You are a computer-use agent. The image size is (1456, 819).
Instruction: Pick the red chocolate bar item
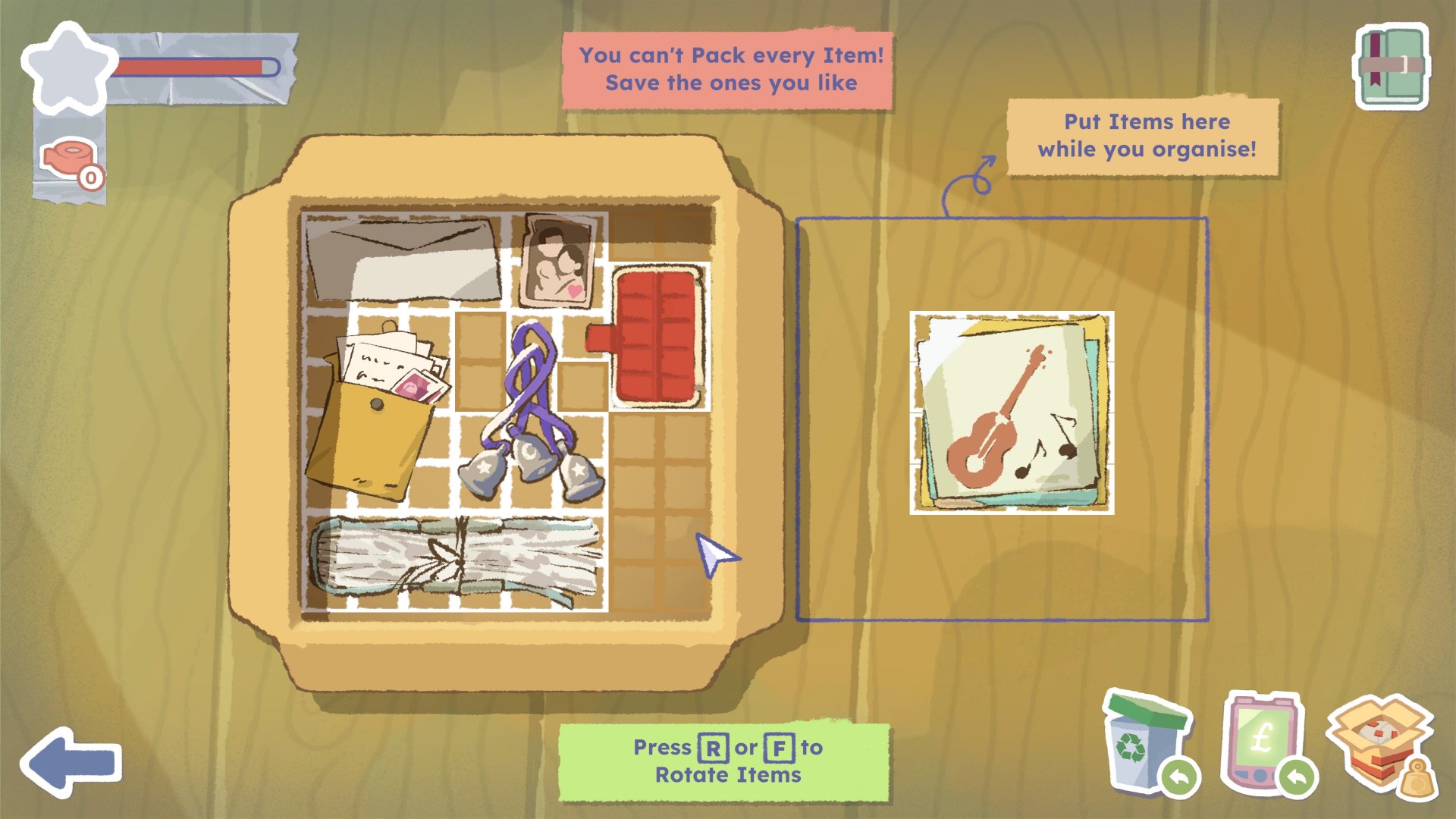point(655,336)
